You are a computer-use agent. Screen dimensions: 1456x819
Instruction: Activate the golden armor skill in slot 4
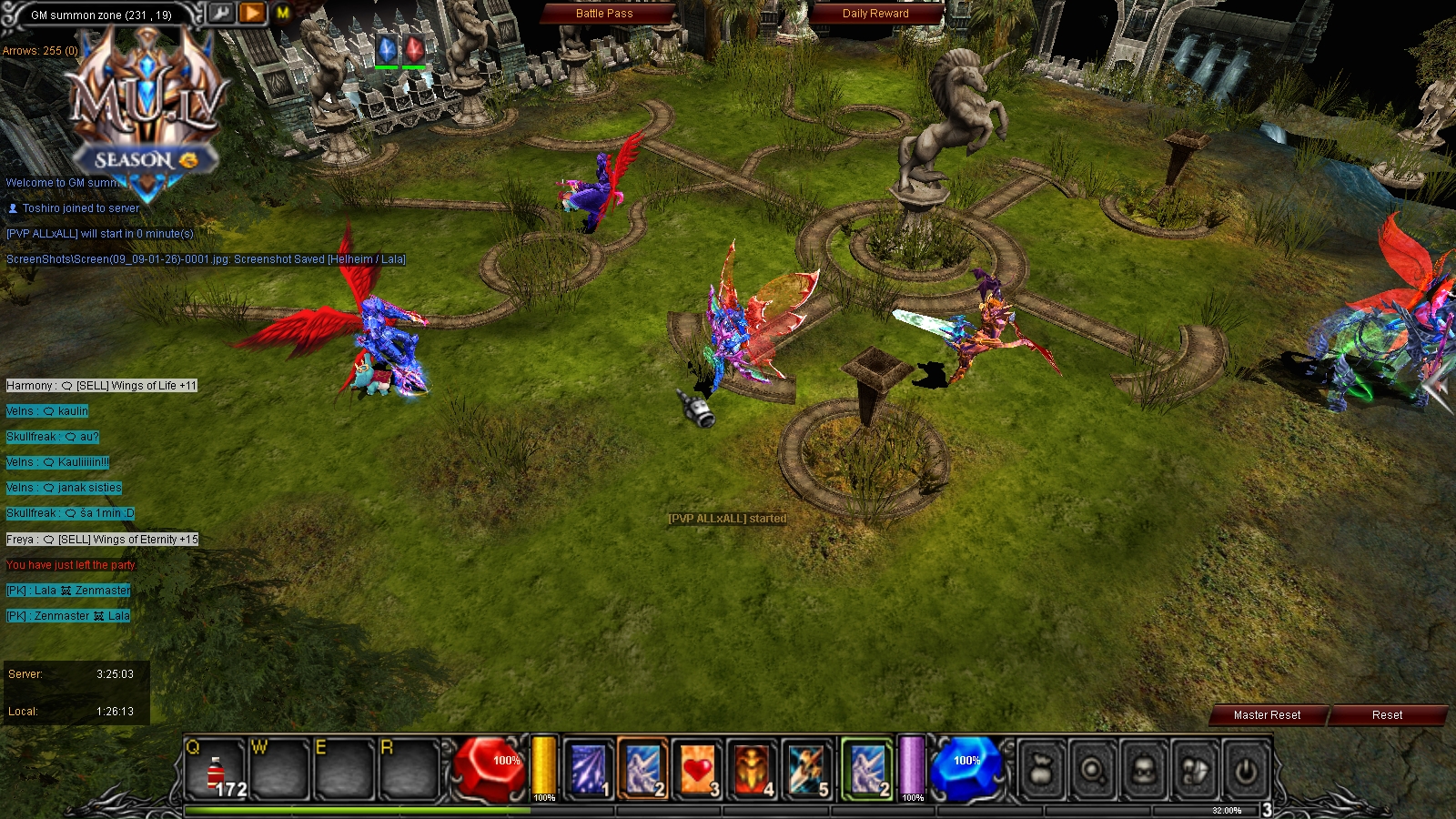[745, 767]
